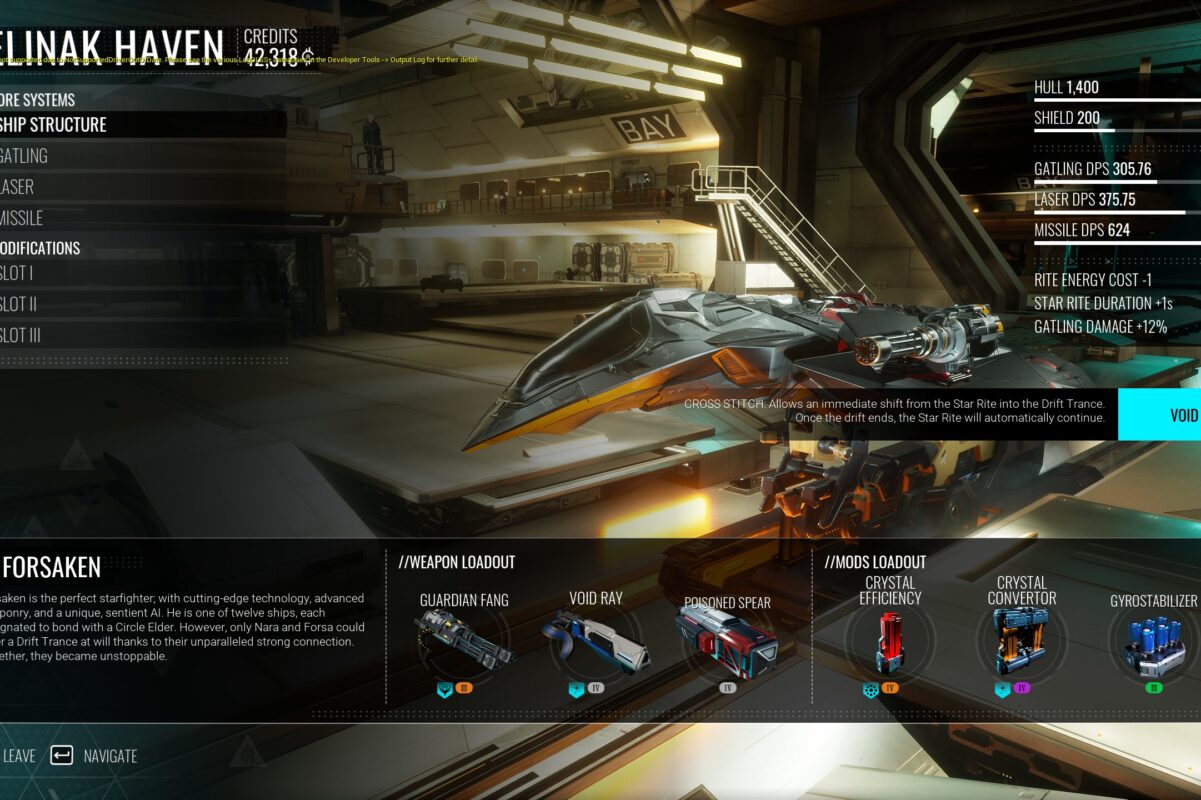
Task: Select modification Slot I
Action: click(18, 273)
